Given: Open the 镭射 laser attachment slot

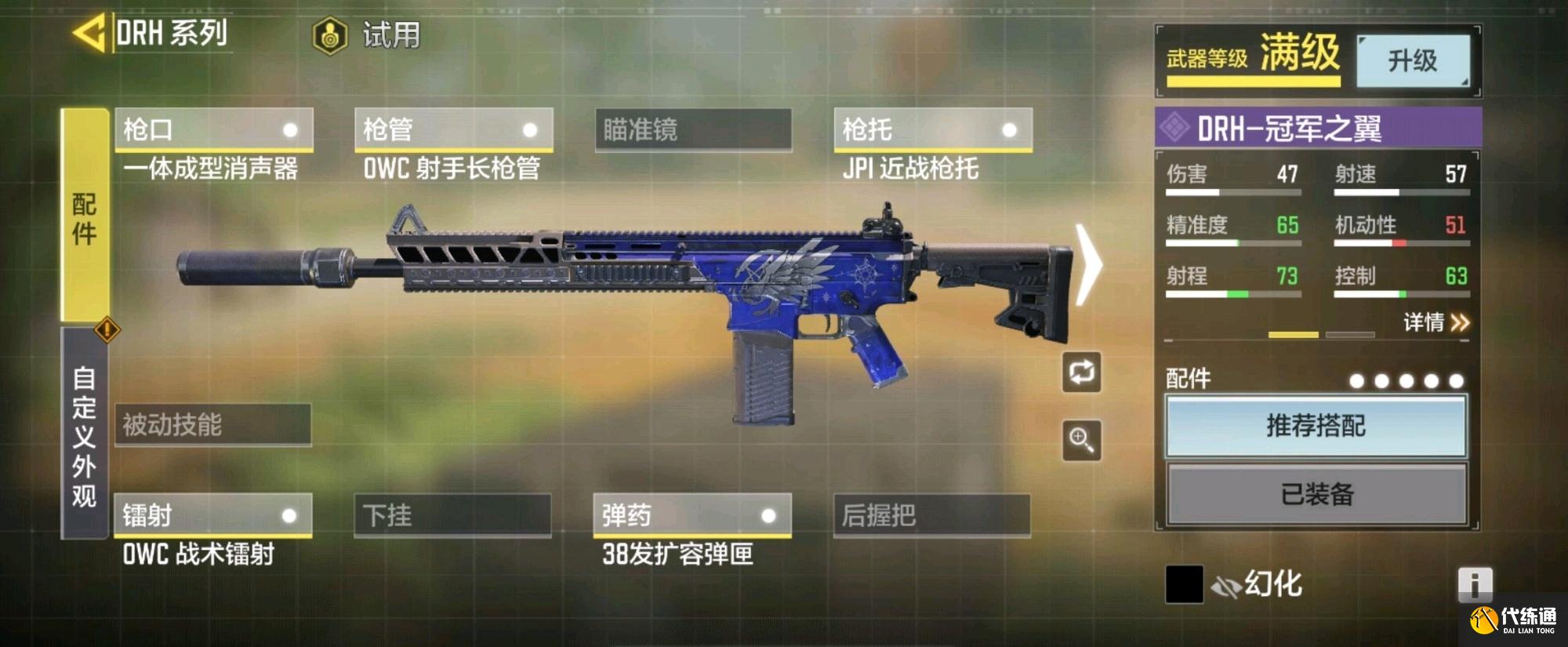Looking at the screenshot, I should click(x=213, y=515).
